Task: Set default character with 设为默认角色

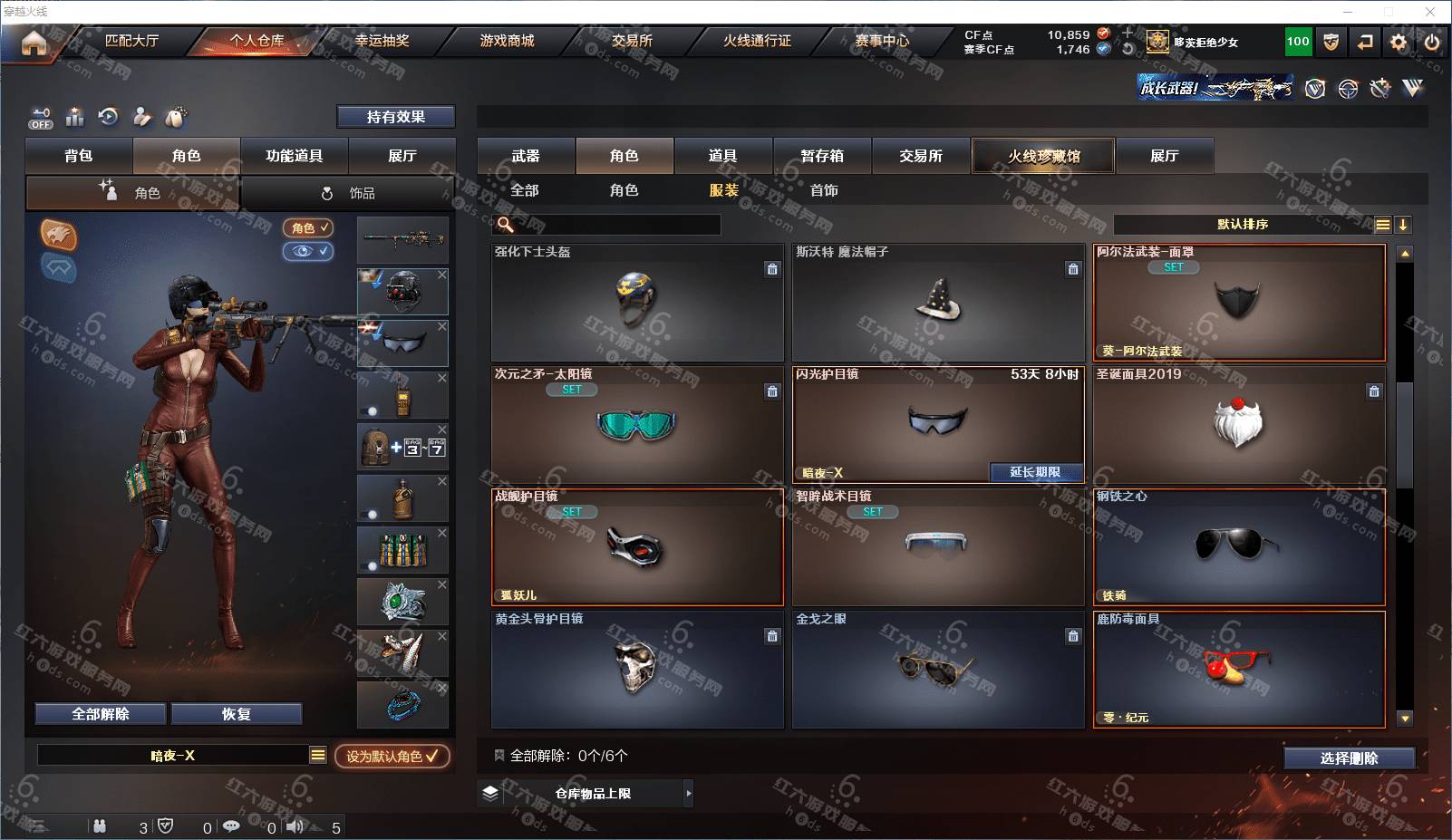Action: click(392, 756)
